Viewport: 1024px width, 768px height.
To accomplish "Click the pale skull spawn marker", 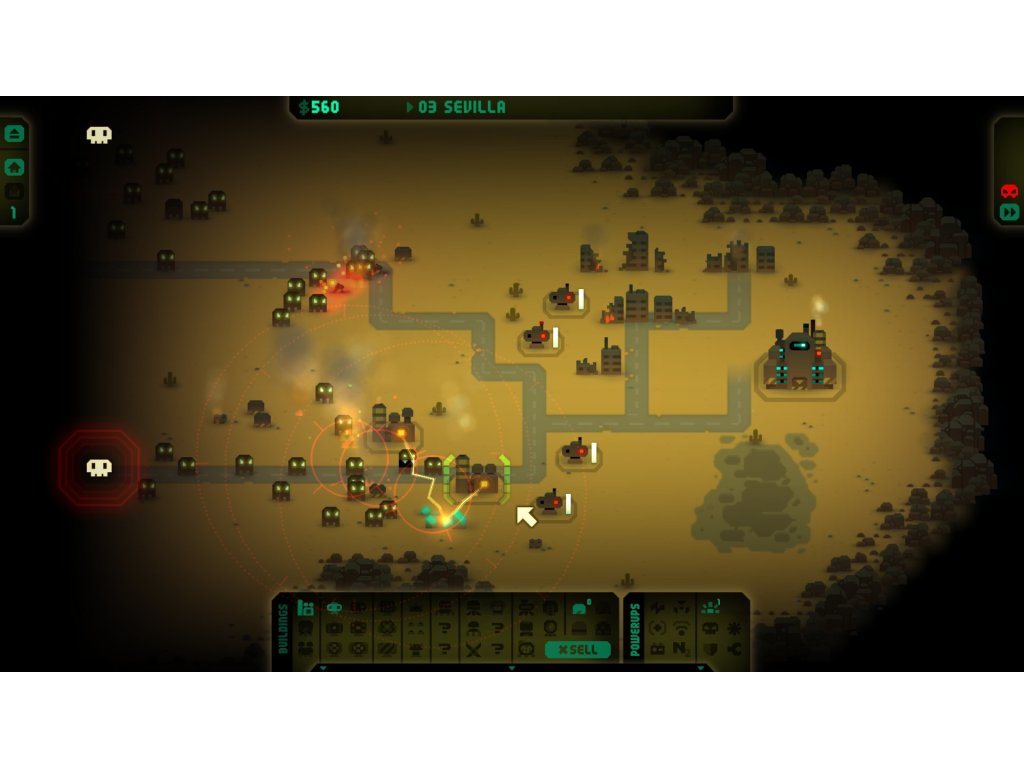I will pyautogui.click(x=99, y=135).
